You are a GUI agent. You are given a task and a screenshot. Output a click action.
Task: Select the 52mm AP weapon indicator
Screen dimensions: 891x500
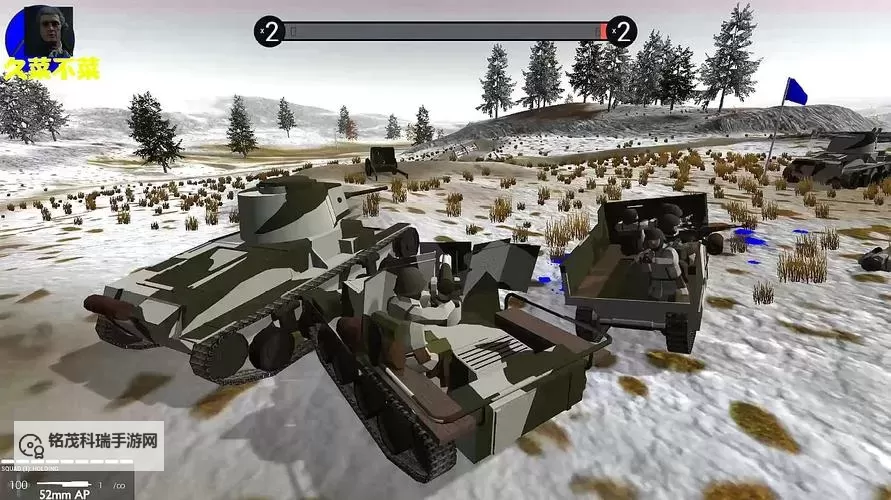coord(65,491)
